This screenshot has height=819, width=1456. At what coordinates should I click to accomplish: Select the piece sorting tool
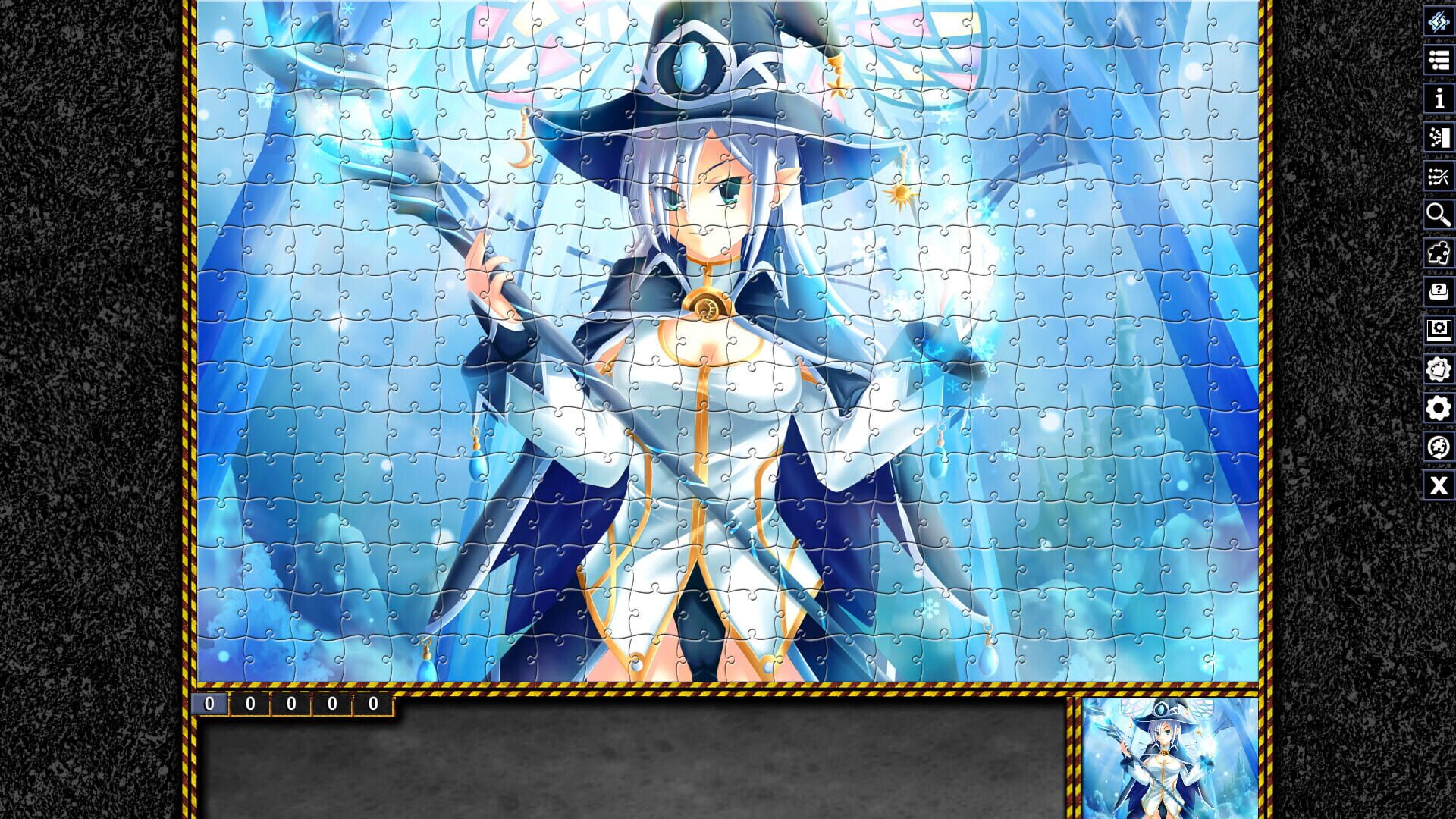(x=1439, y=137)
